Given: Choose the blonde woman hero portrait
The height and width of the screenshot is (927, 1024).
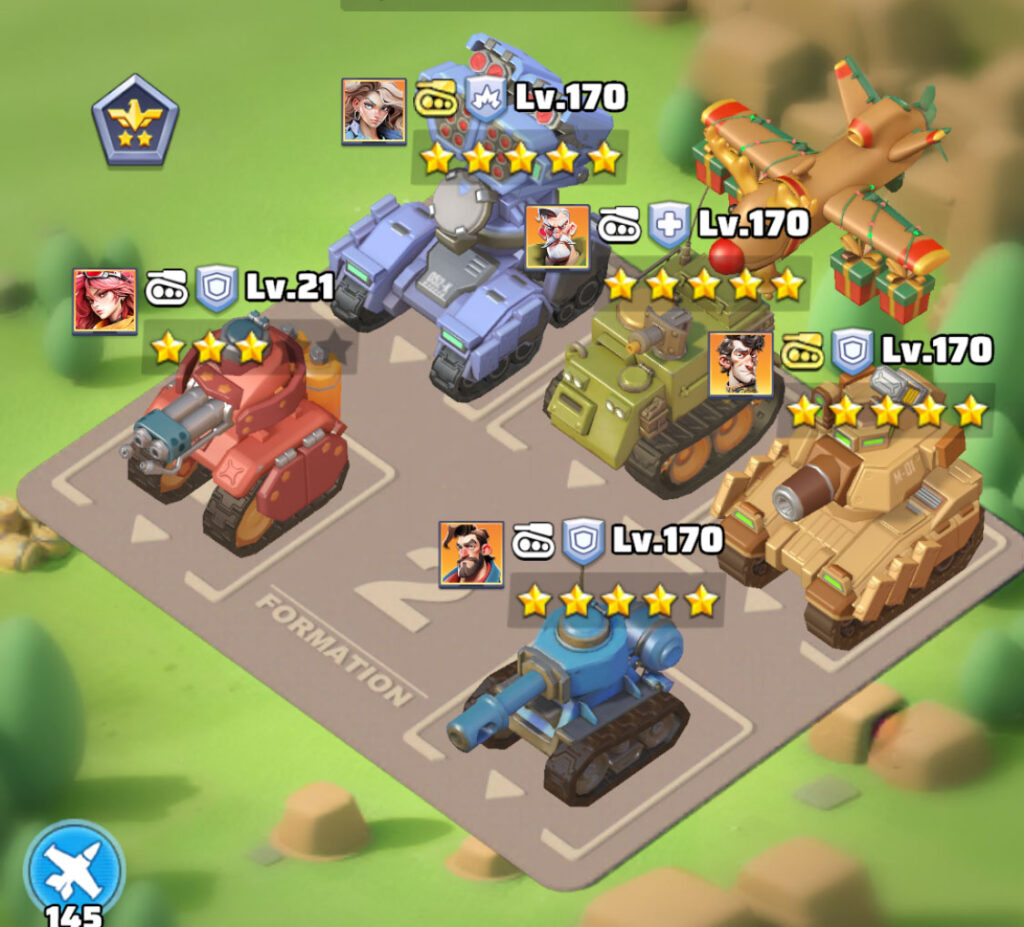Looking at the screenshot, I should click(374, 111).
